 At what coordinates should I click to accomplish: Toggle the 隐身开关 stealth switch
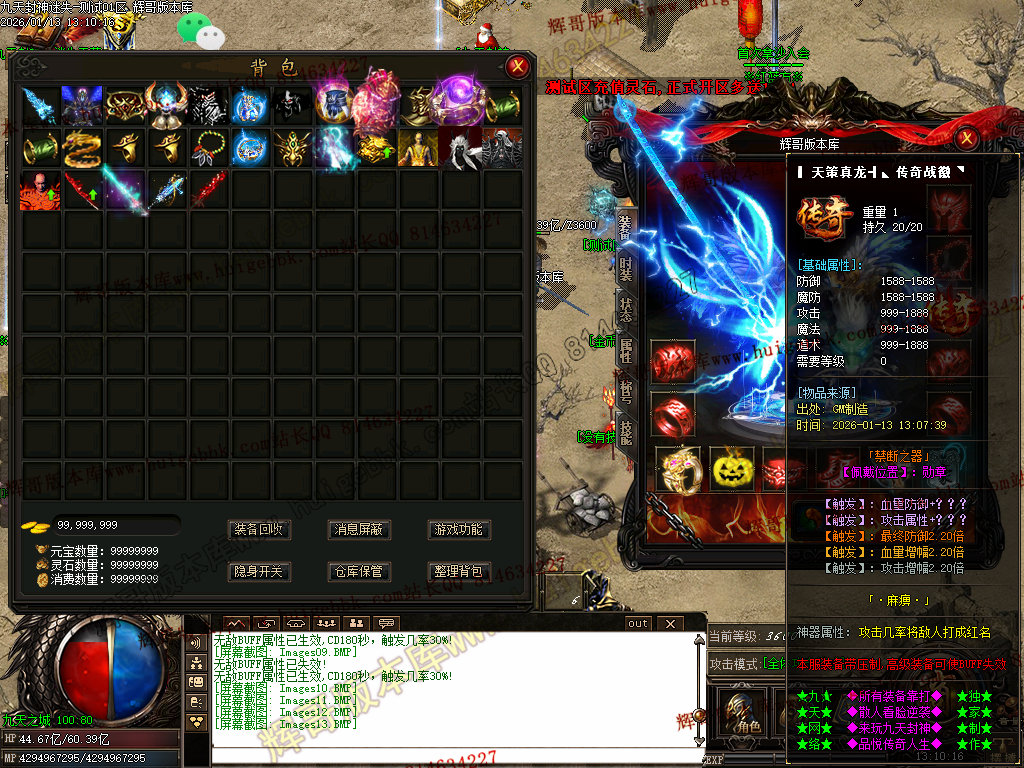(259, 572)
